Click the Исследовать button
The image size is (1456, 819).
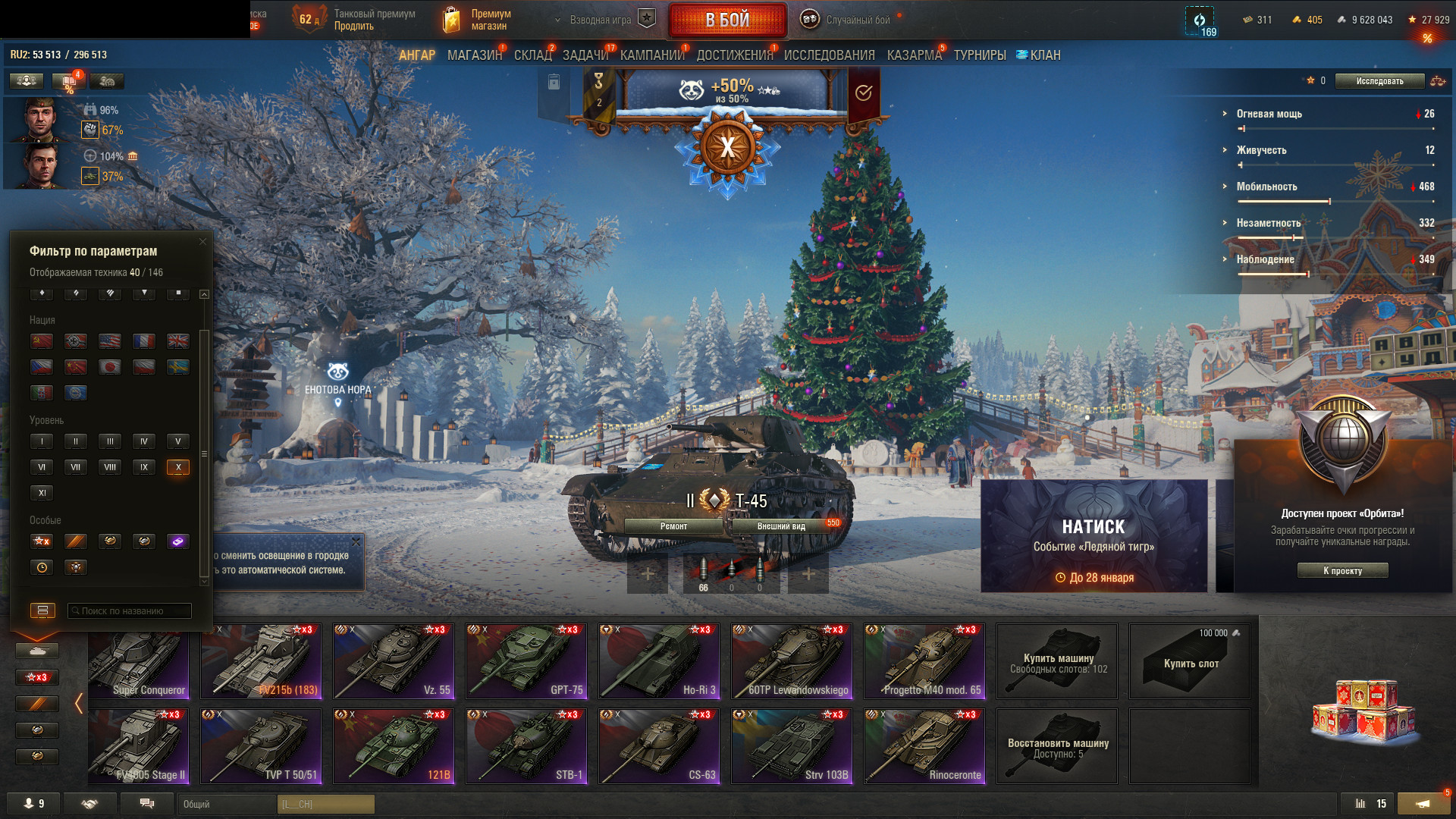(x=1379, y=81)
